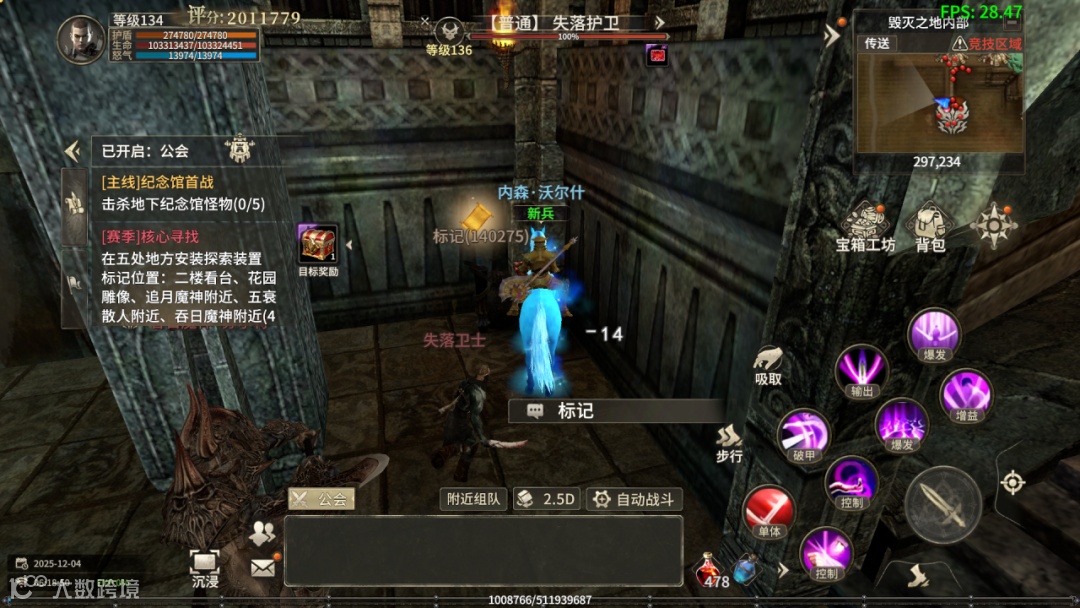
Task: Switch the 2.5D camera view
Action: tap(547, 499)
